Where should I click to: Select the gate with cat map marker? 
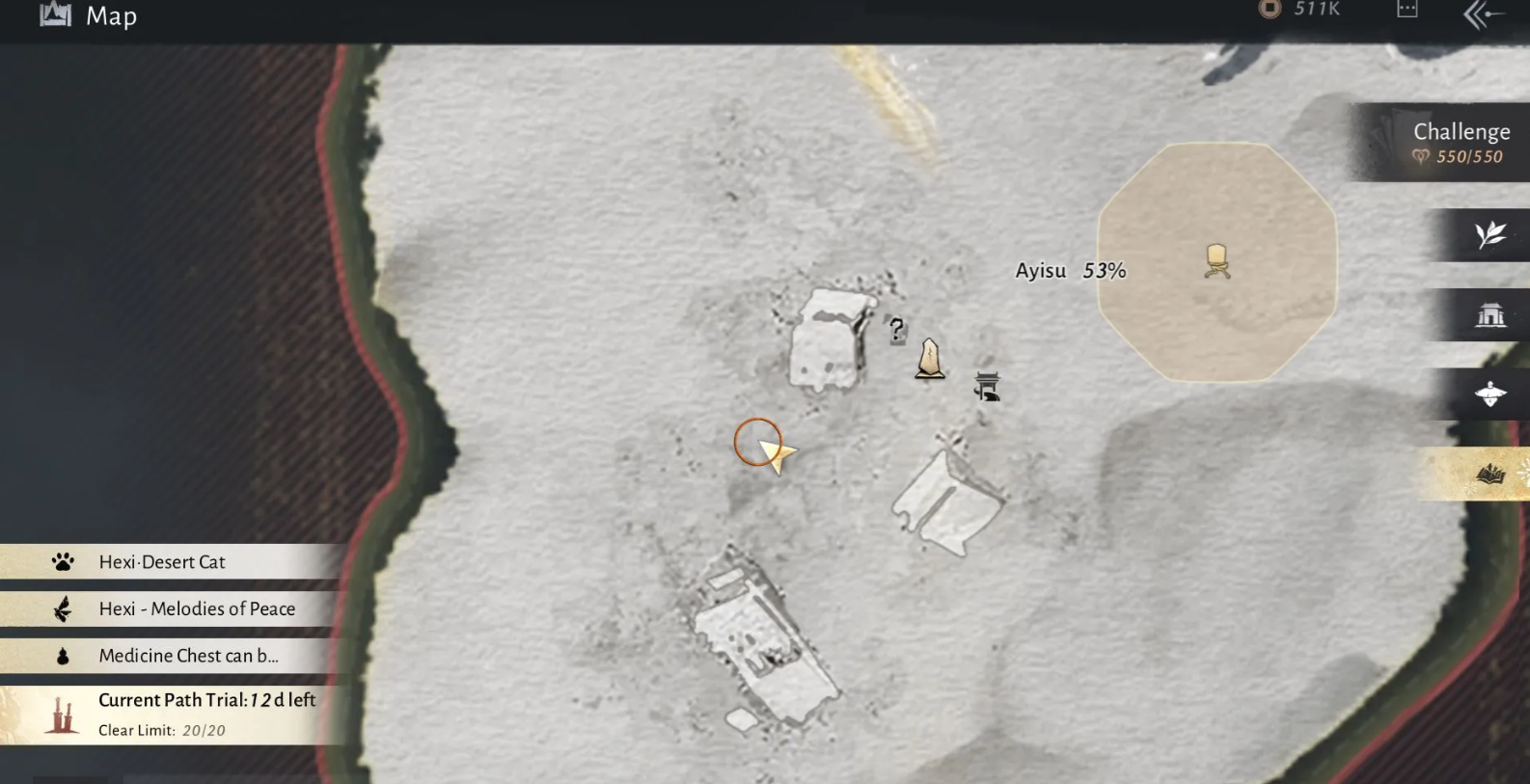987,387
